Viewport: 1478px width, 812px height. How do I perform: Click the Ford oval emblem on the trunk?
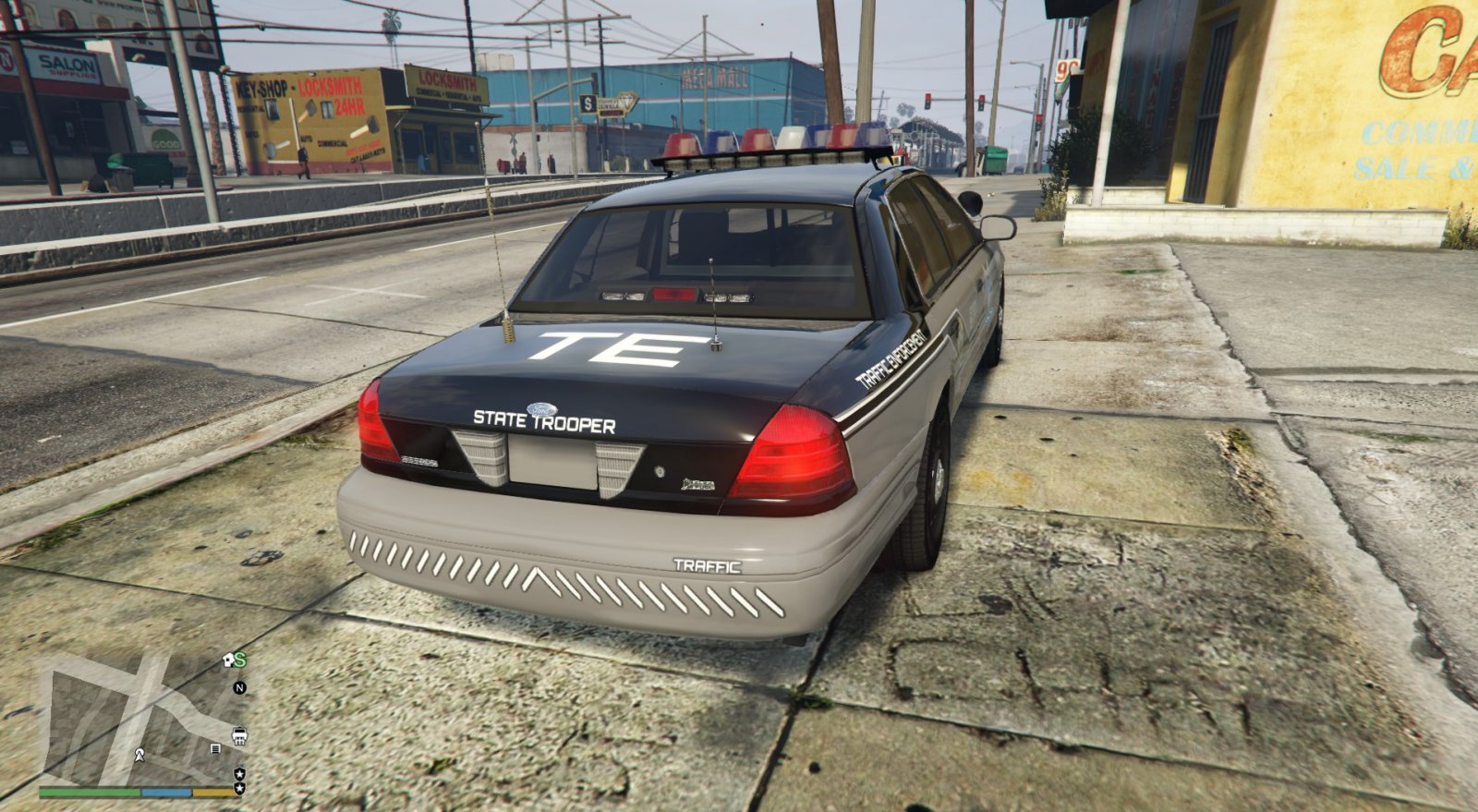542,409
